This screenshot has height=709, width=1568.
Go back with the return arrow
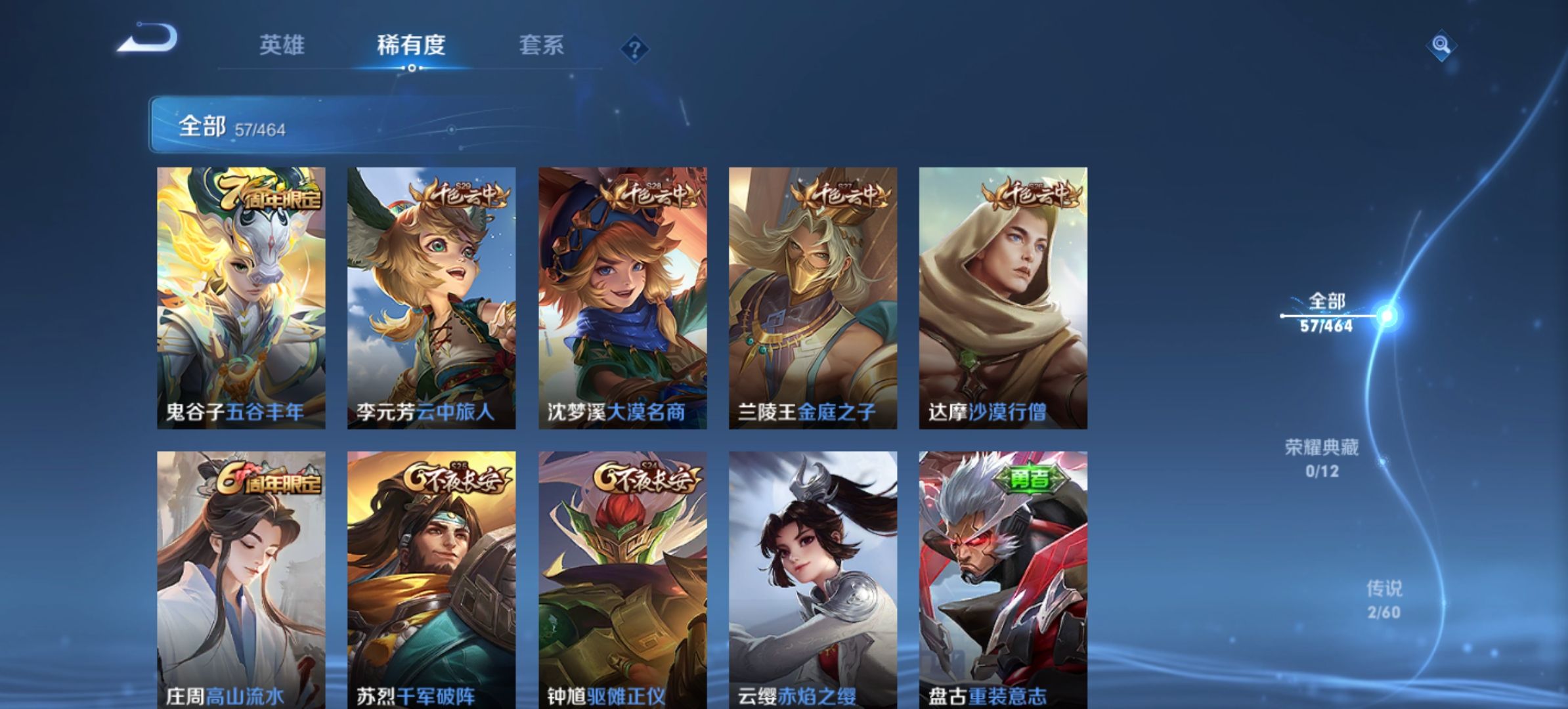148,38
